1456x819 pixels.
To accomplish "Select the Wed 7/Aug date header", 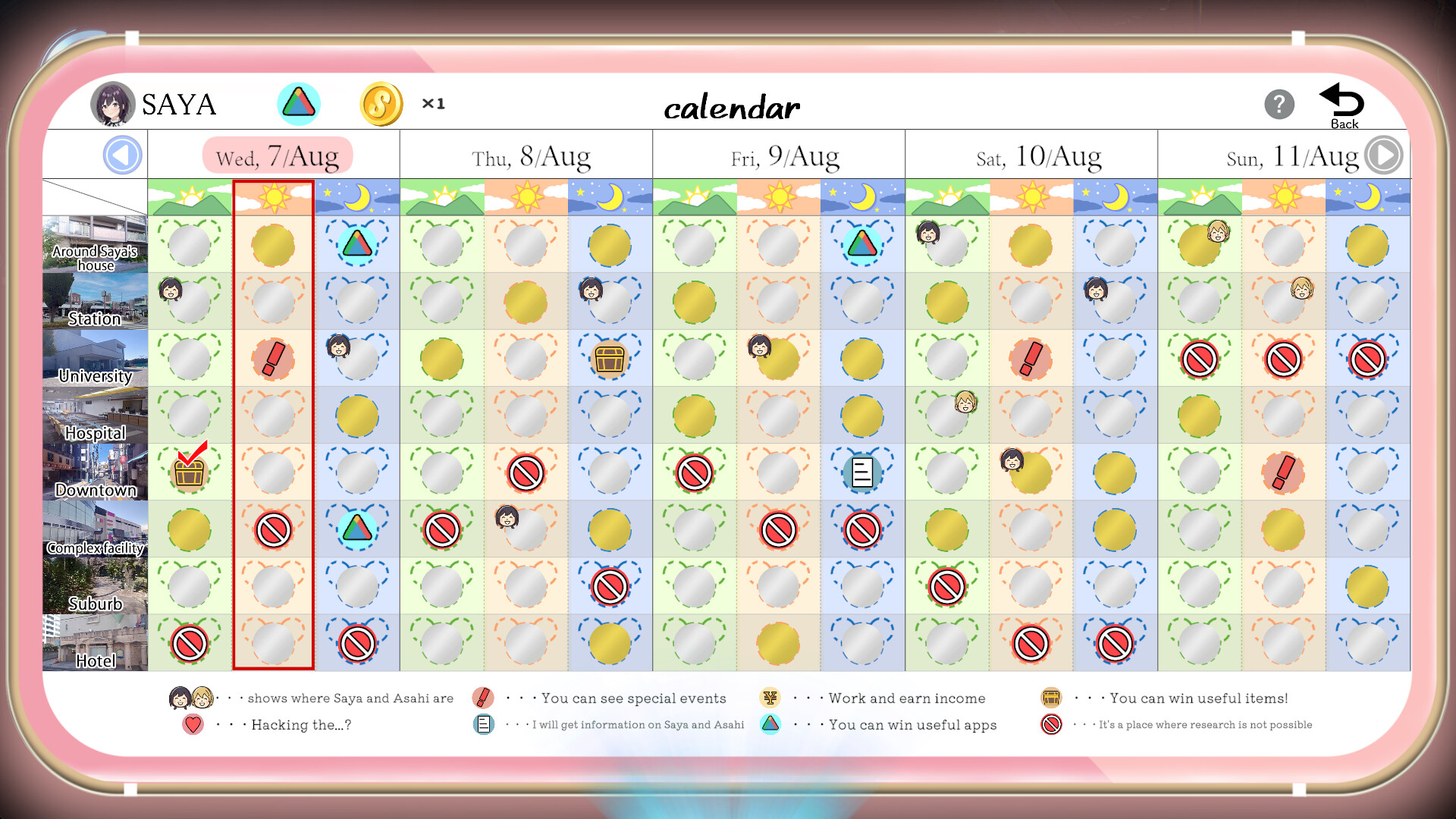I will [x=277, y=154].
